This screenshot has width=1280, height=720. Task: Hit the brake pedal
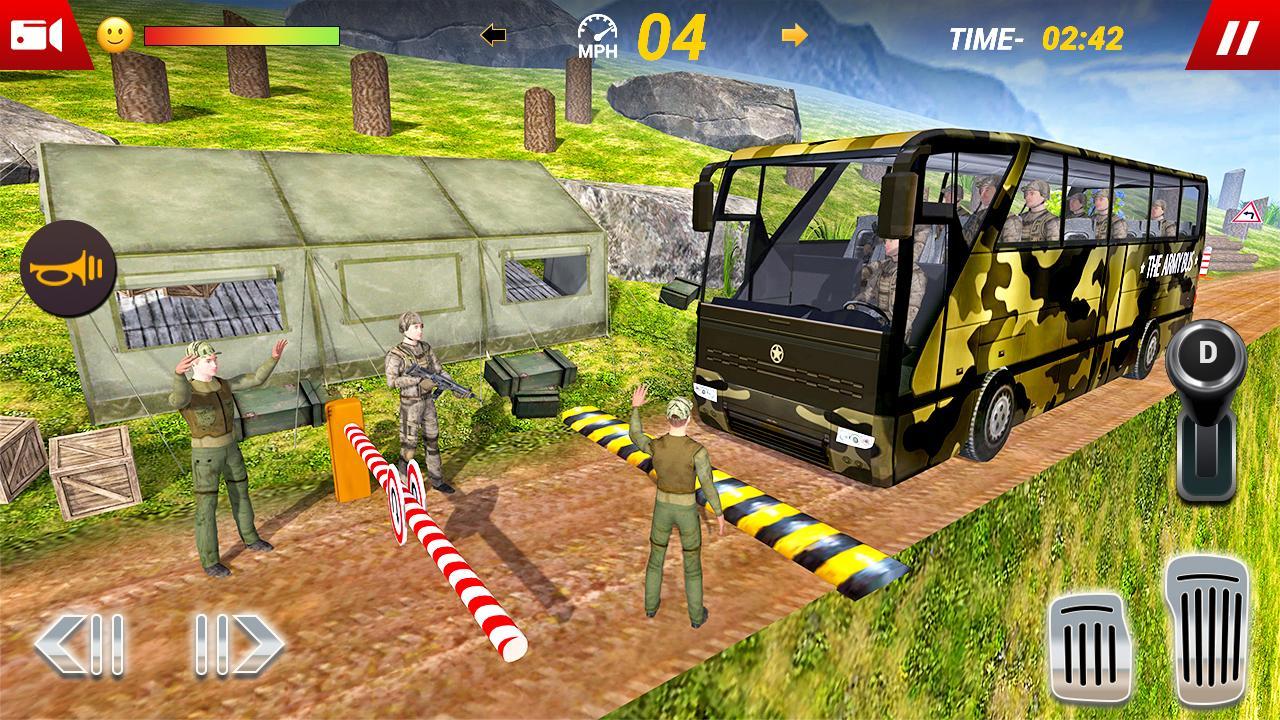[1090, 650]
